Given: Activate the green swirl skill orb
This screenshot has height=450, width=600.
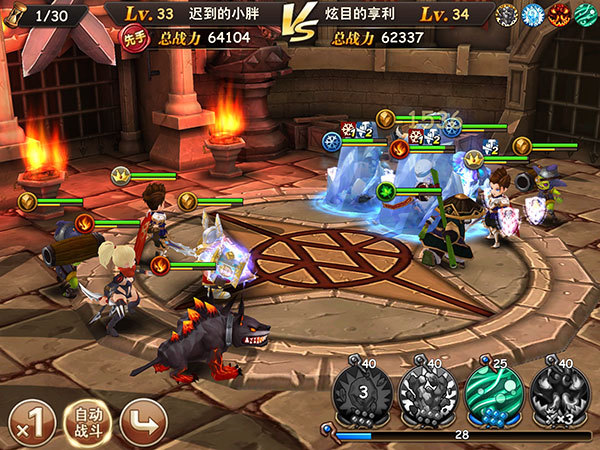Looking at the screenshot, I should pyautogui.click(x=493, y=392).
